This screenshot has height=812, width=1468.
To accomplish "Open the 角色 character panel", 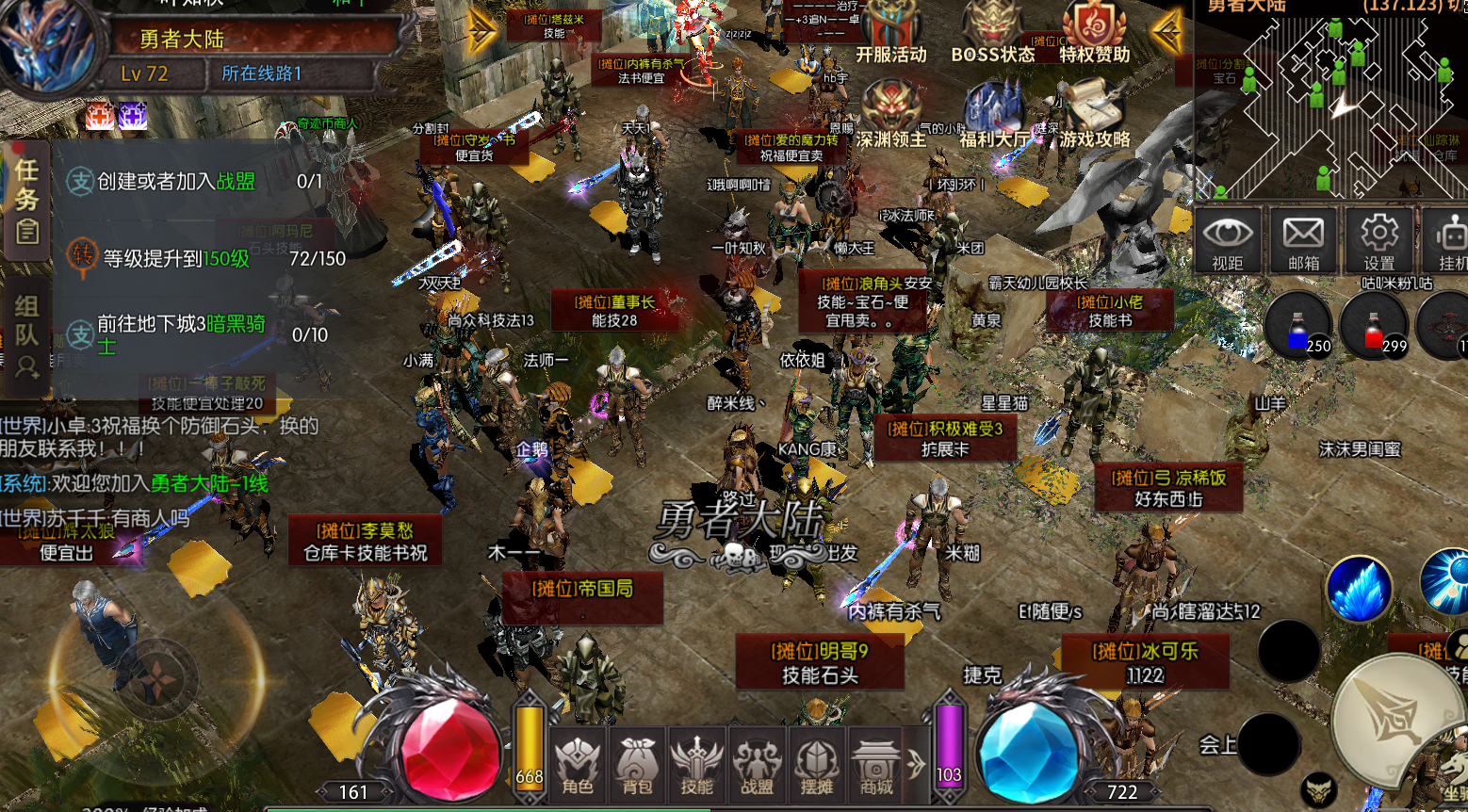I will pyautogui.click(x=578, y=765).
